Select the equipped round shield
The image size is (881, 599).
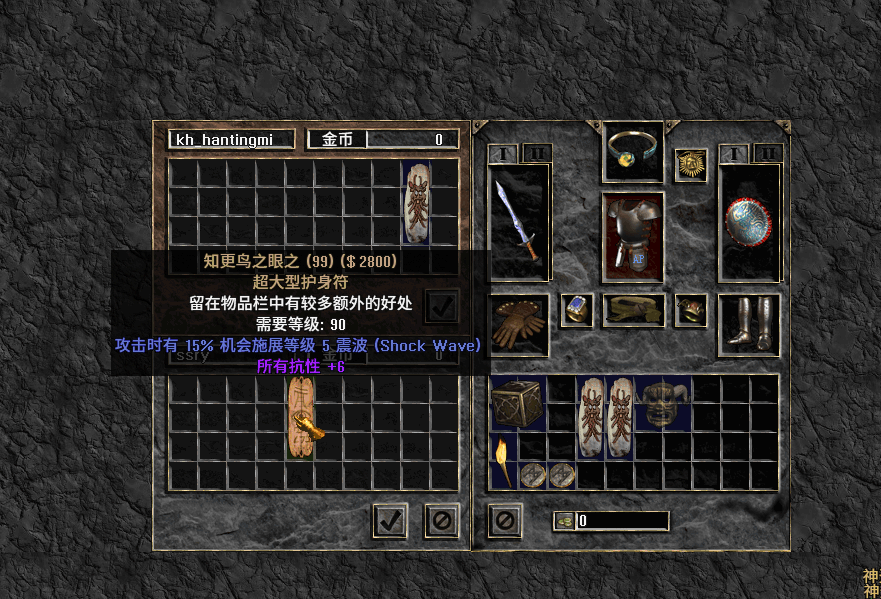[x=748, y=222]
